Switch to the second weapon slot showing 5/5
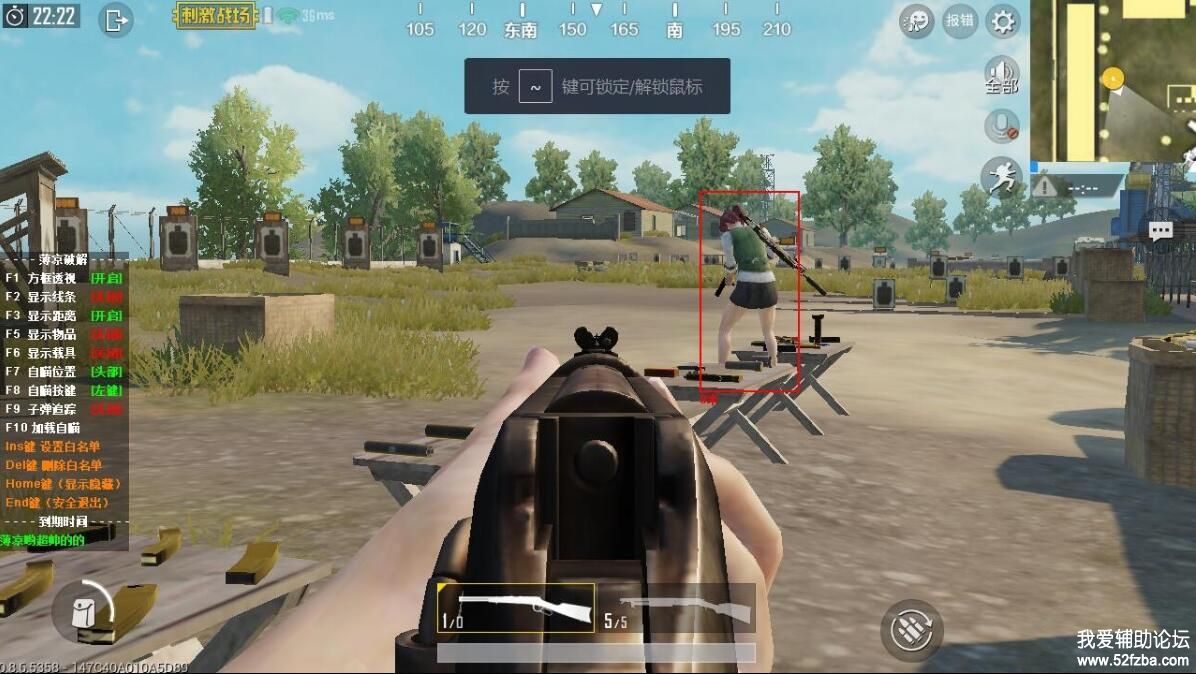The width and height of the screenshot is (1196, 674). point(677,608)
